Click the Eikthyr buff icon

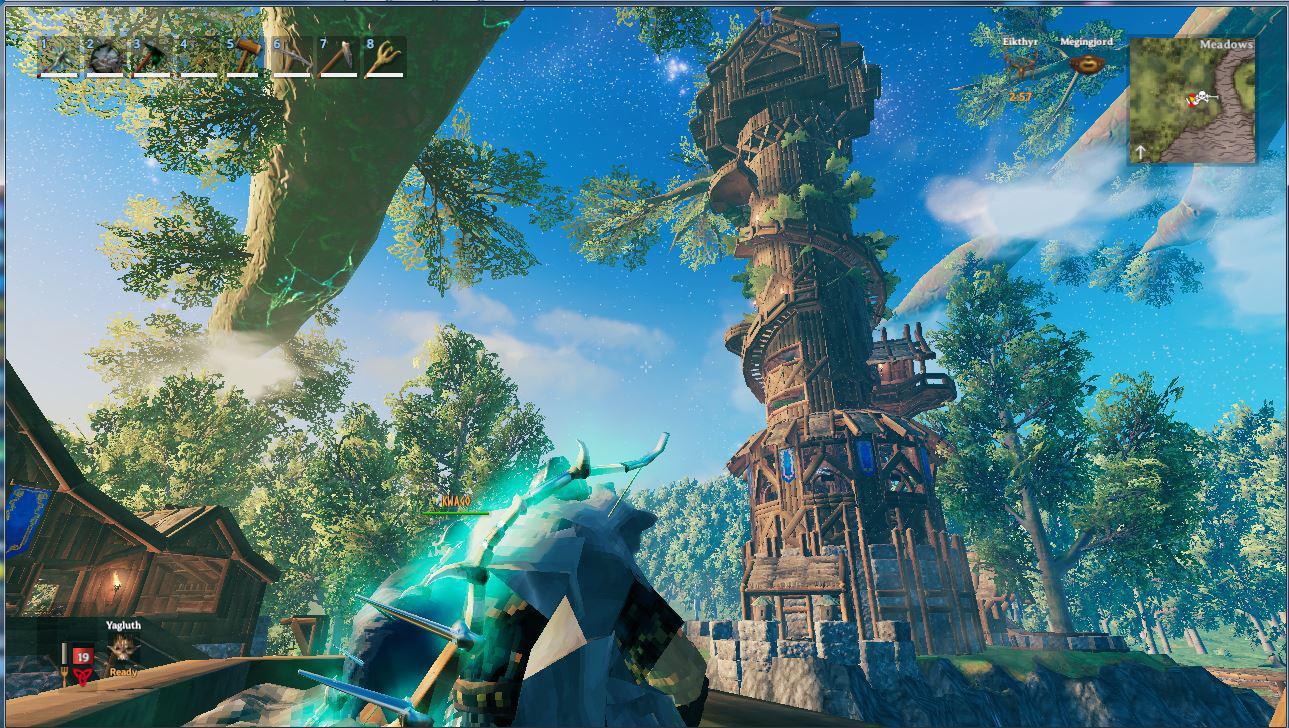[x=1021, y=64]
